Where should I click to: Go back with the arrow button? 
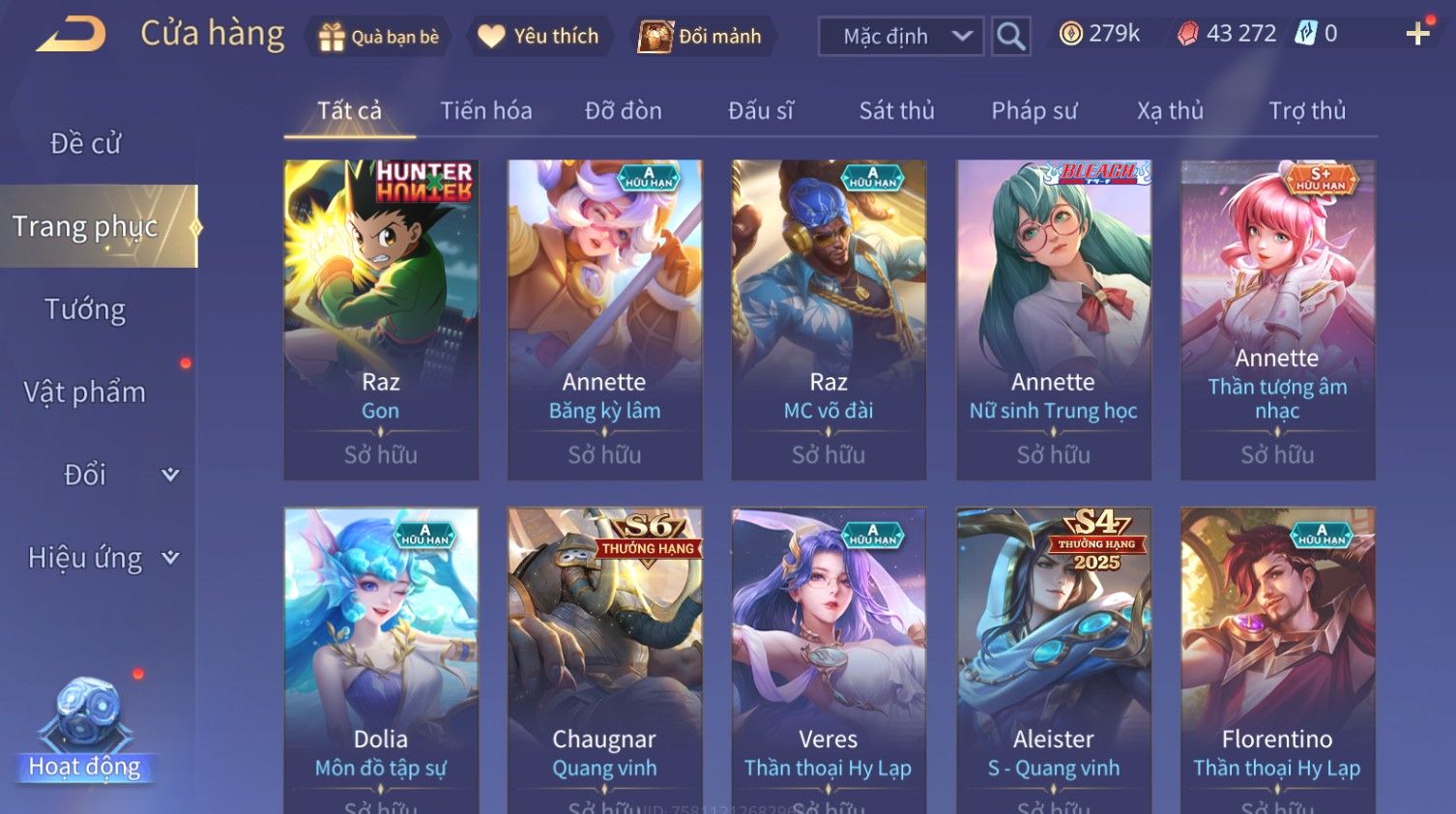(73, 35)
